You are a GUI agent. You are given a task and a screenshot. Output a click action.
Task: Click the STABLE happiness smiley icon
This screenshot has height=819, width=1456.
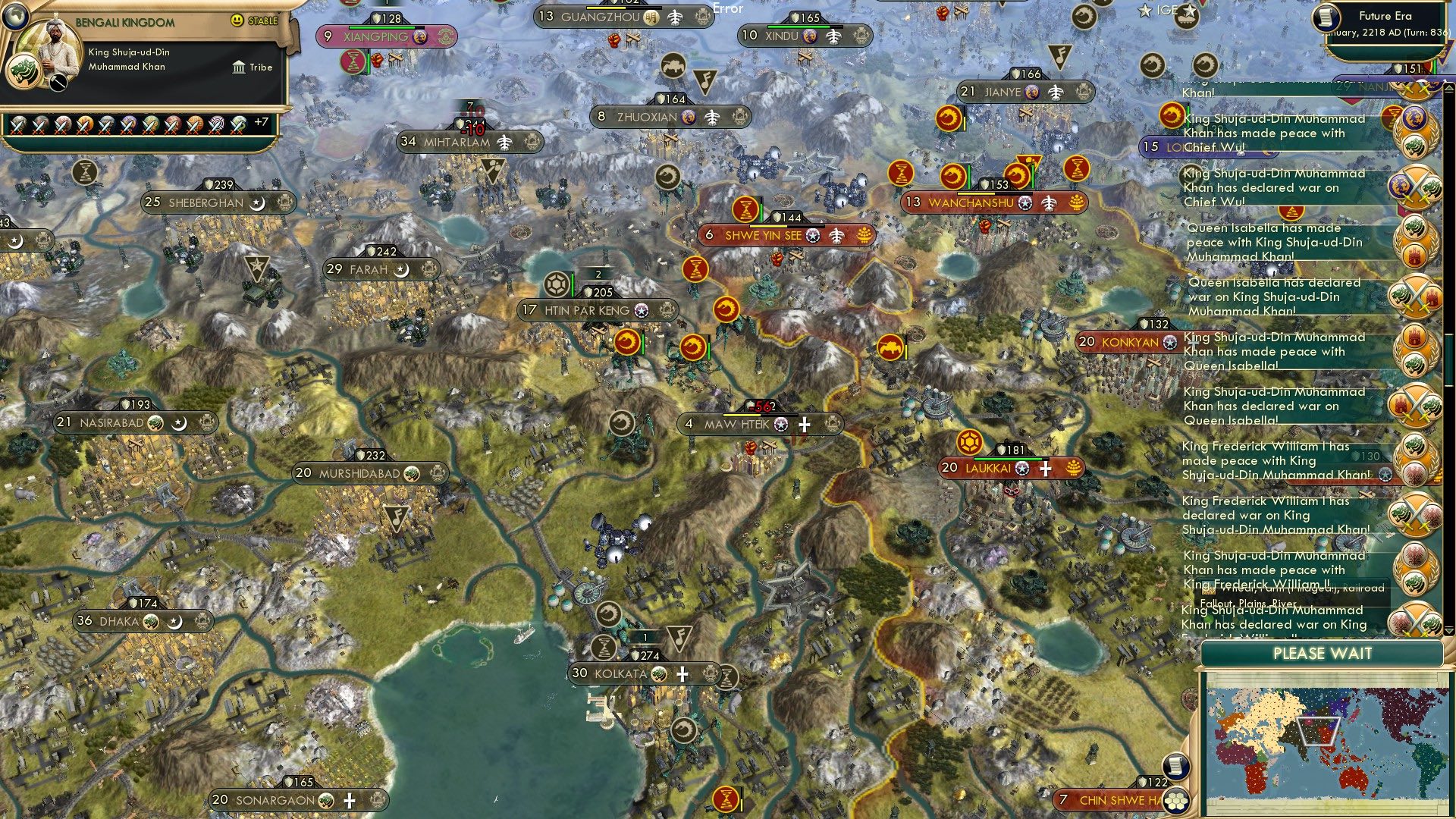point(236,20)
